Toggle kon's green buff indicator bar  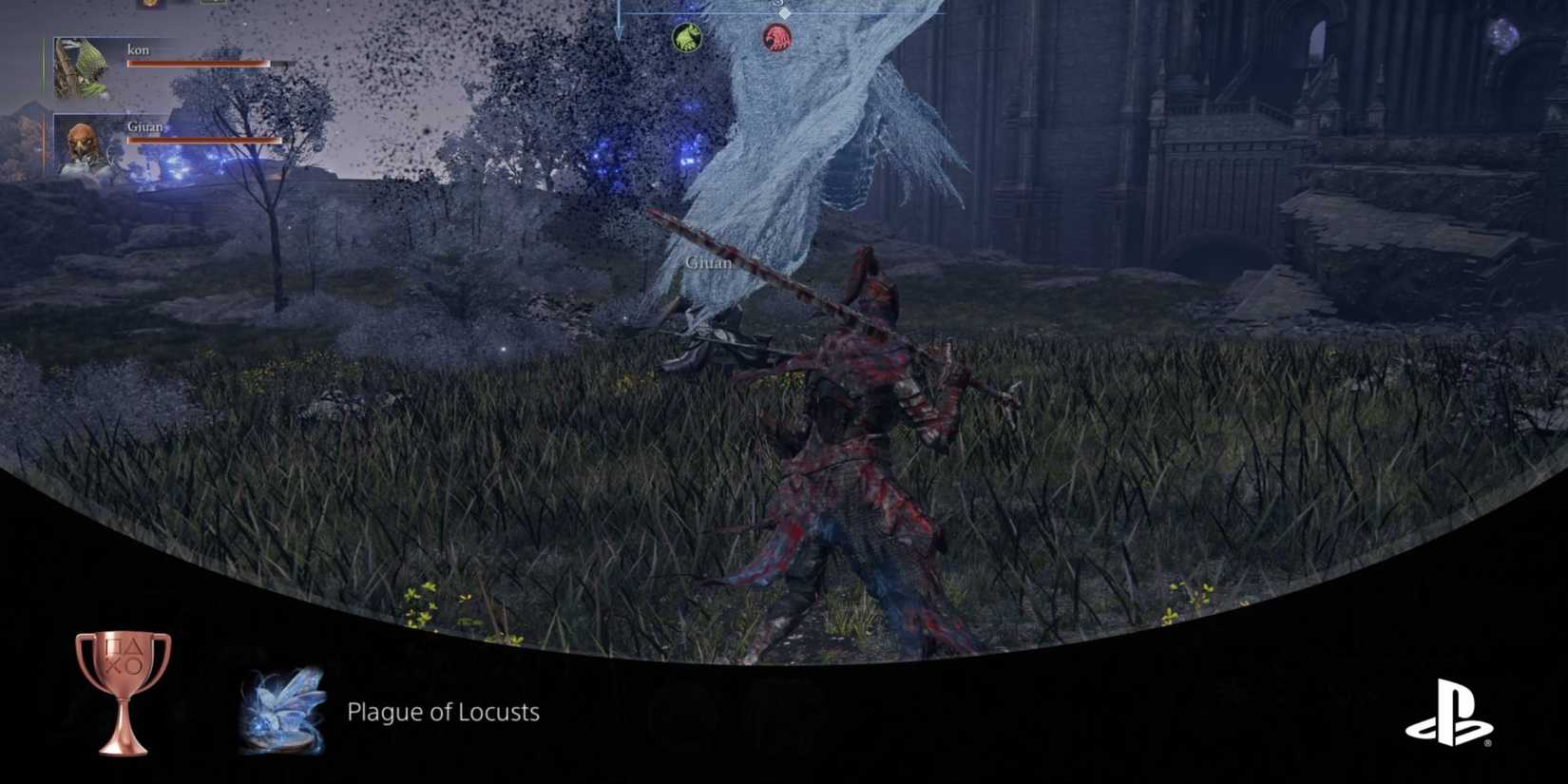coord(44,65)
